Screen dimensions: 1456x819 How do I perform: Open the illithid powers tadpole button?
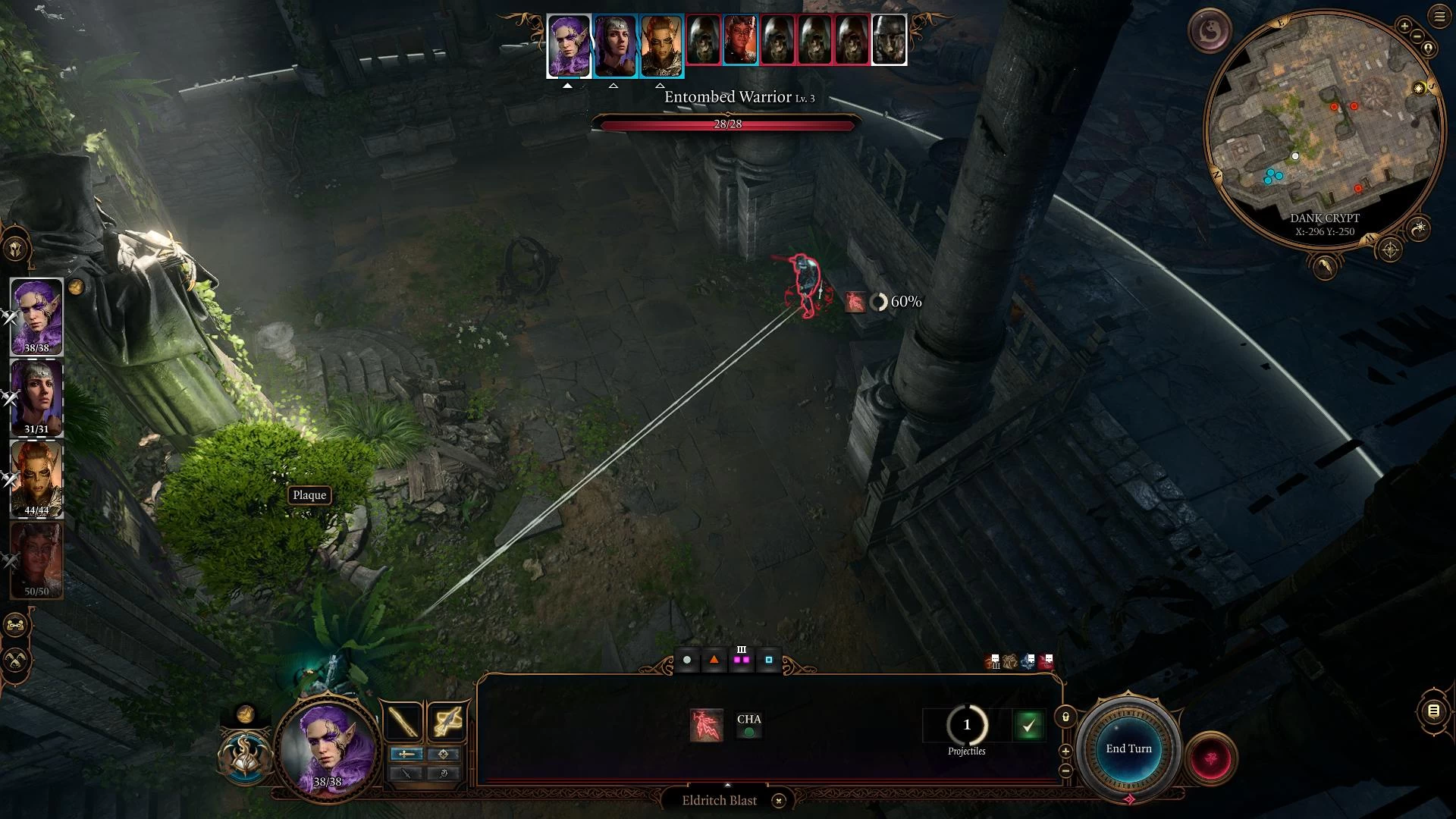tap(1210, 30)
